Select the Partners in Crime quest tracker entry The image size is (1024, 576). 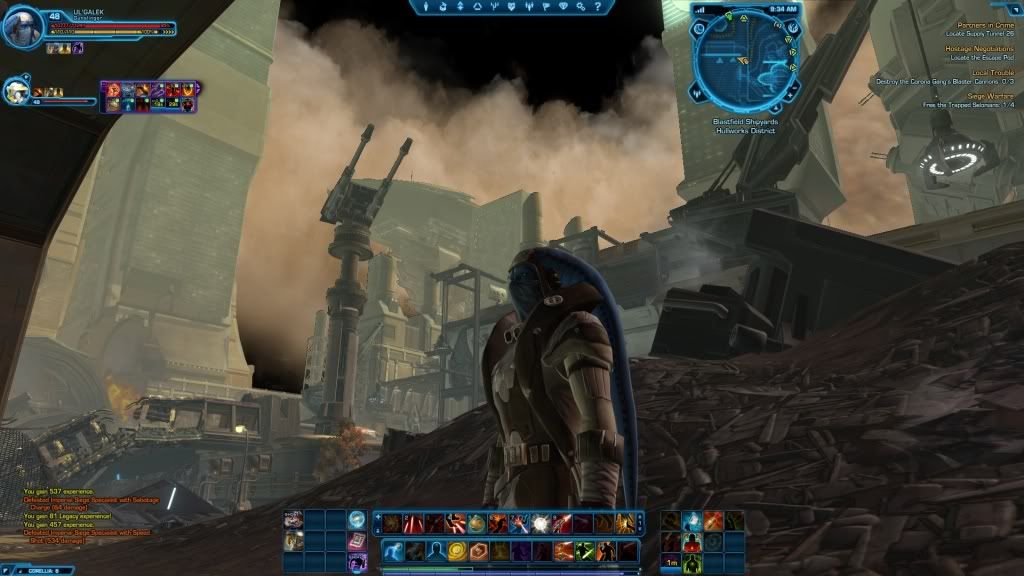click(985, 24)
